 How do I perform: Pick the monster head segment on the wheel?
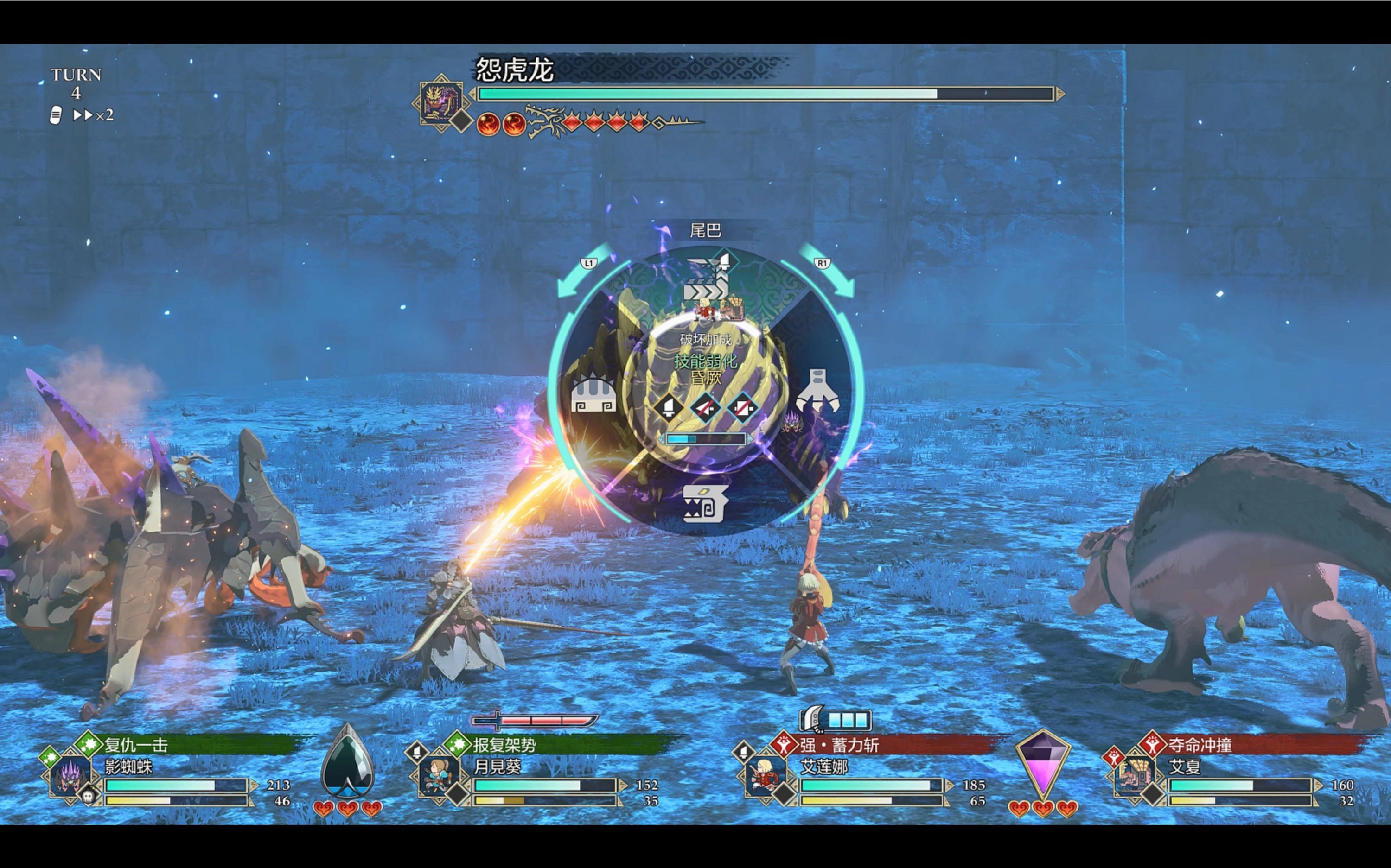pyautogui.click(x=706, y=503)
